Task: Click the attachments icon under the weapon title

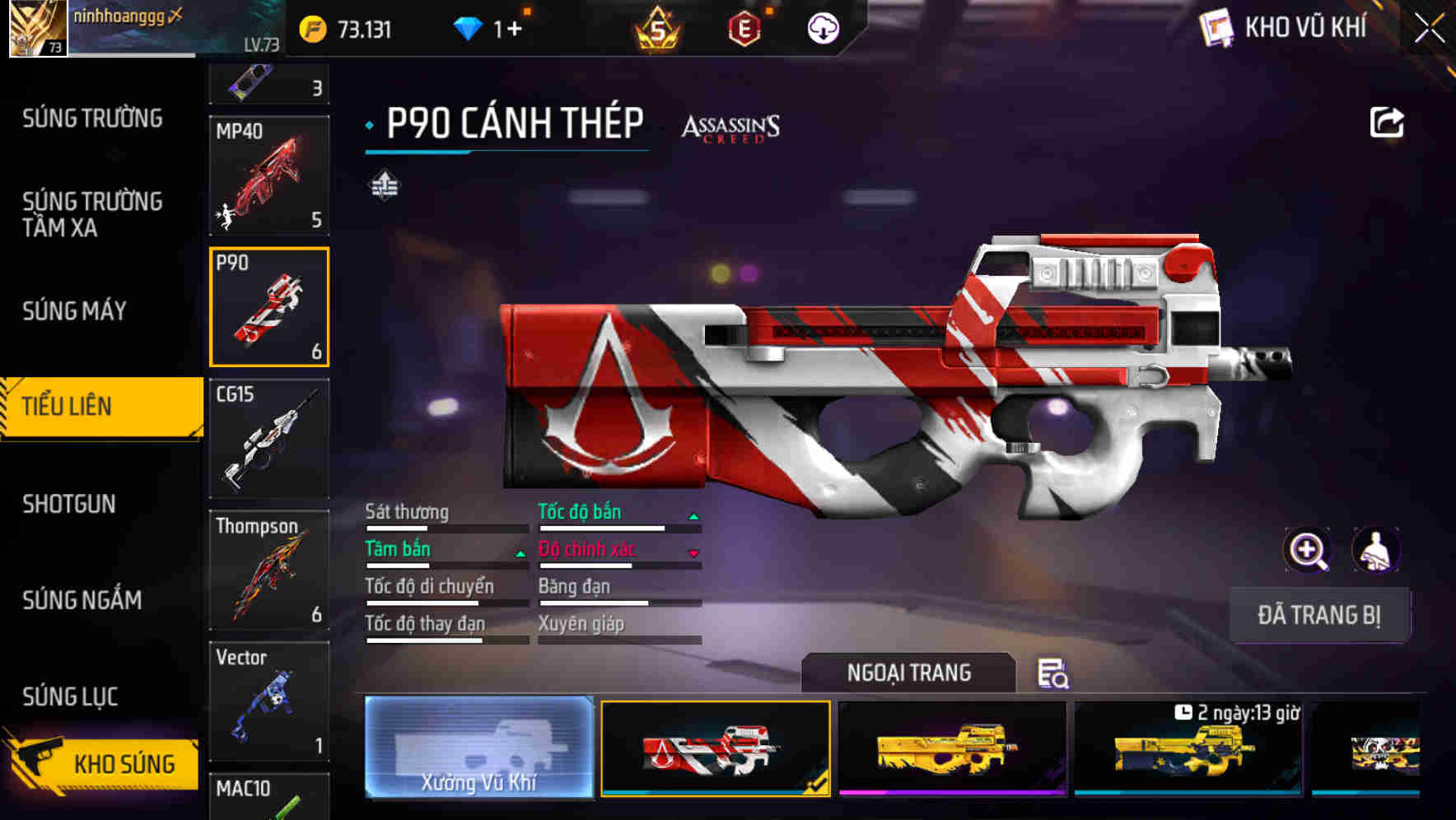Action: 385,187
